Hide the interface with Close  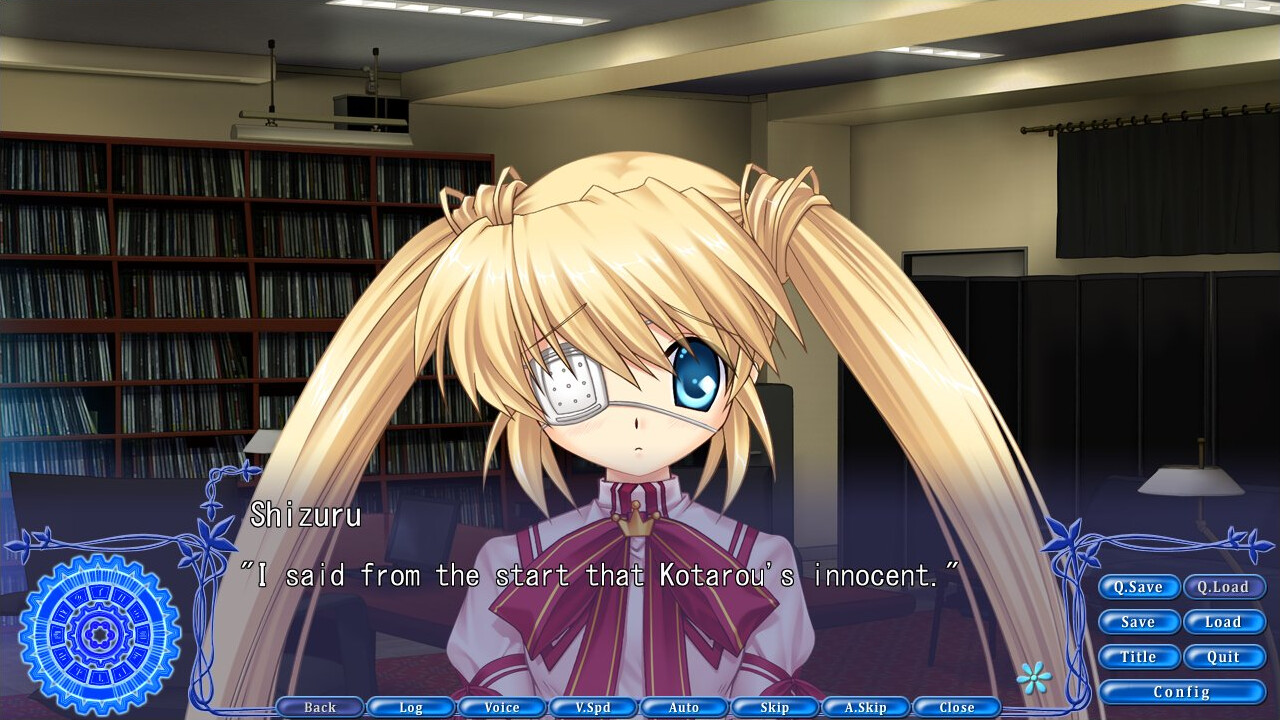(x=957, y=707)
